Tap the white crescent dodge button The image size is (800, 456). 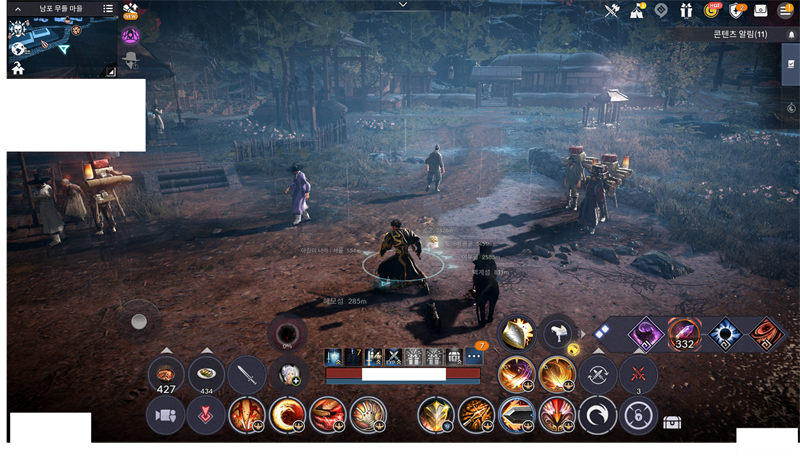[x=598, y=414]
